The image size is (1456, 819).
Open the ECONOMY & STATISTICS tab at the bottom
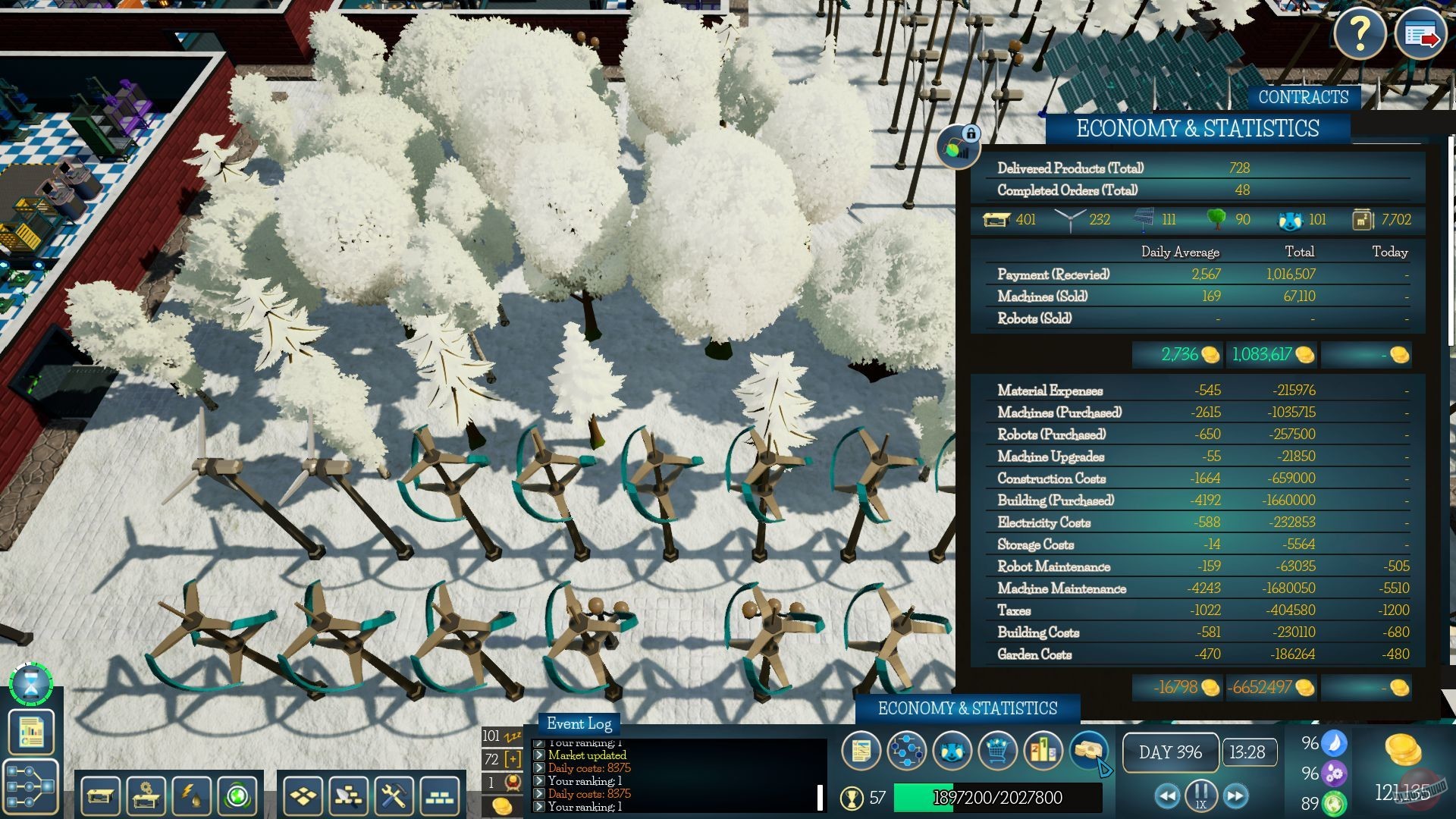(968, 709)
